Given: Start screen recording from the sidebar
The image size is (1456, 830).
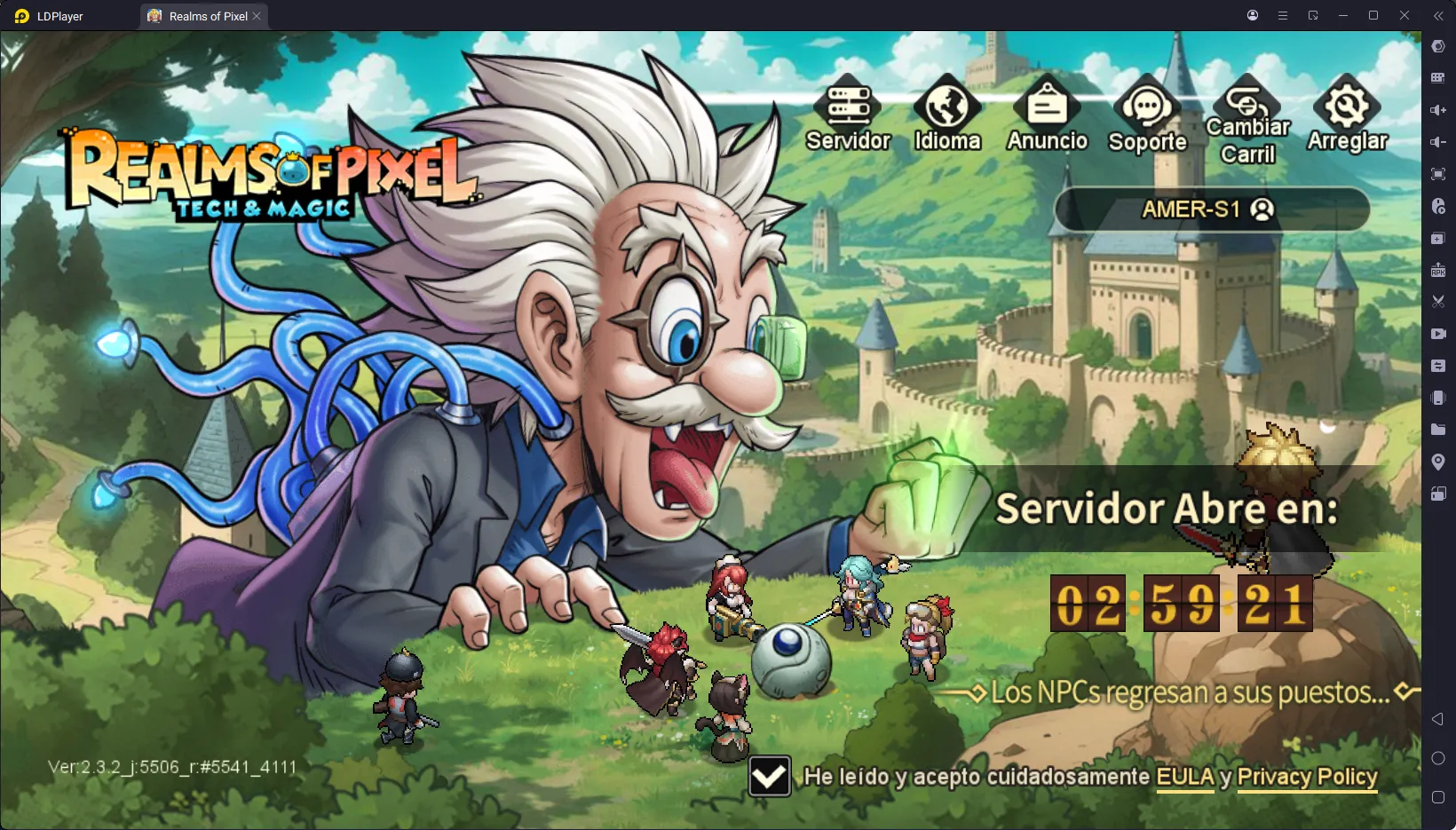Looking at the screenshot, I should [1438, 334].
